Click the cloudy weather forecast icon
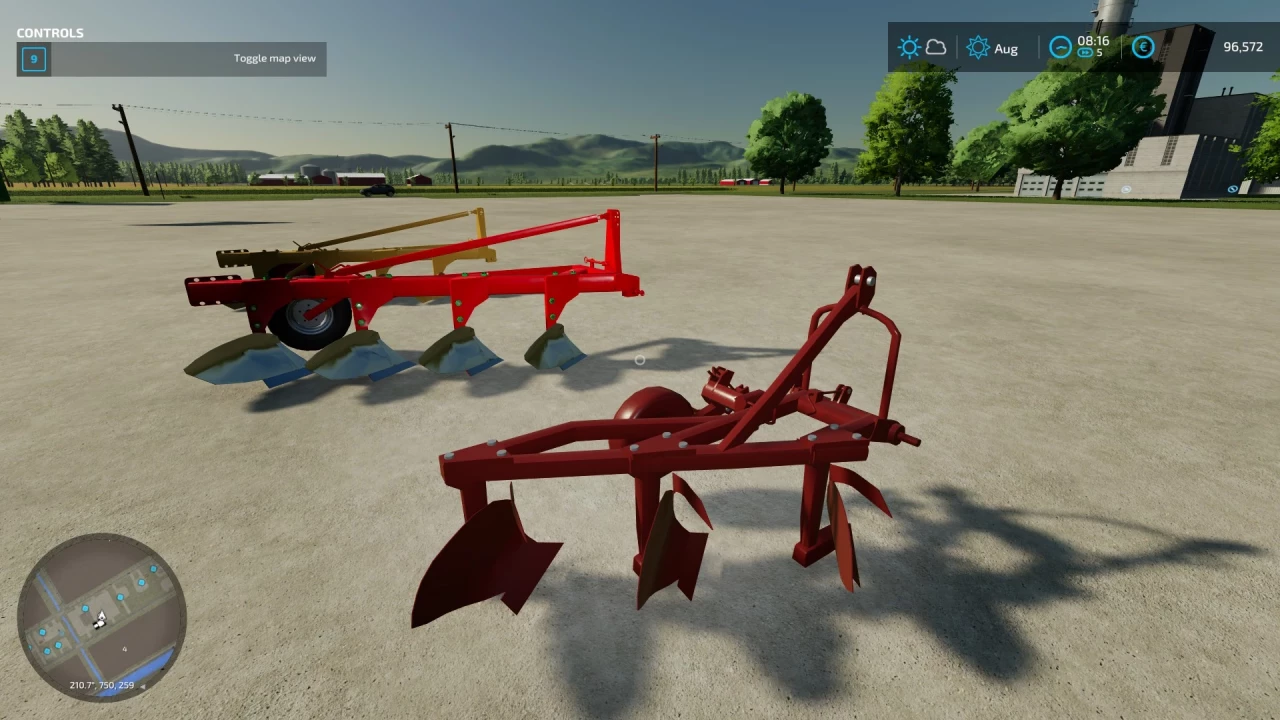Screen dimensions: 1280x720 (x=936, y=45)
